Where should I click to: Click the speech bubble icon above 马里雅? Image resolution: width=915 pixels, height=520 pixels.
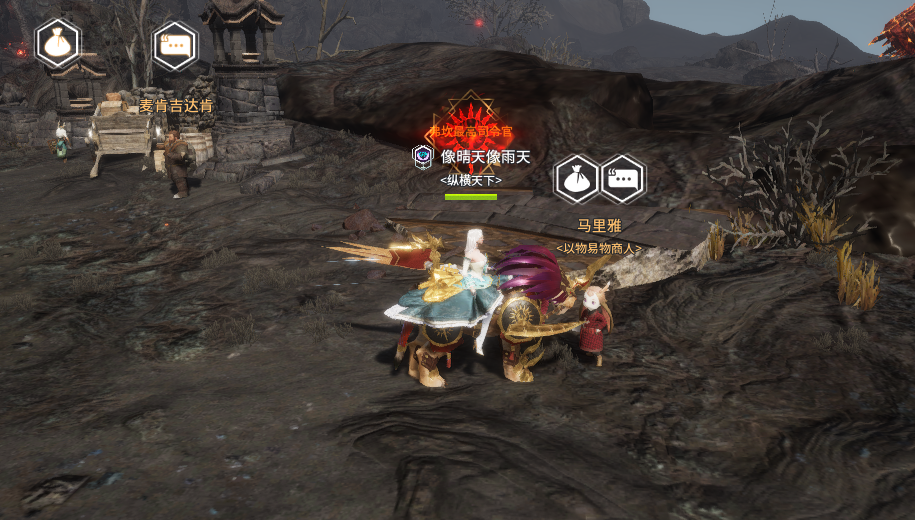point(622,179)
